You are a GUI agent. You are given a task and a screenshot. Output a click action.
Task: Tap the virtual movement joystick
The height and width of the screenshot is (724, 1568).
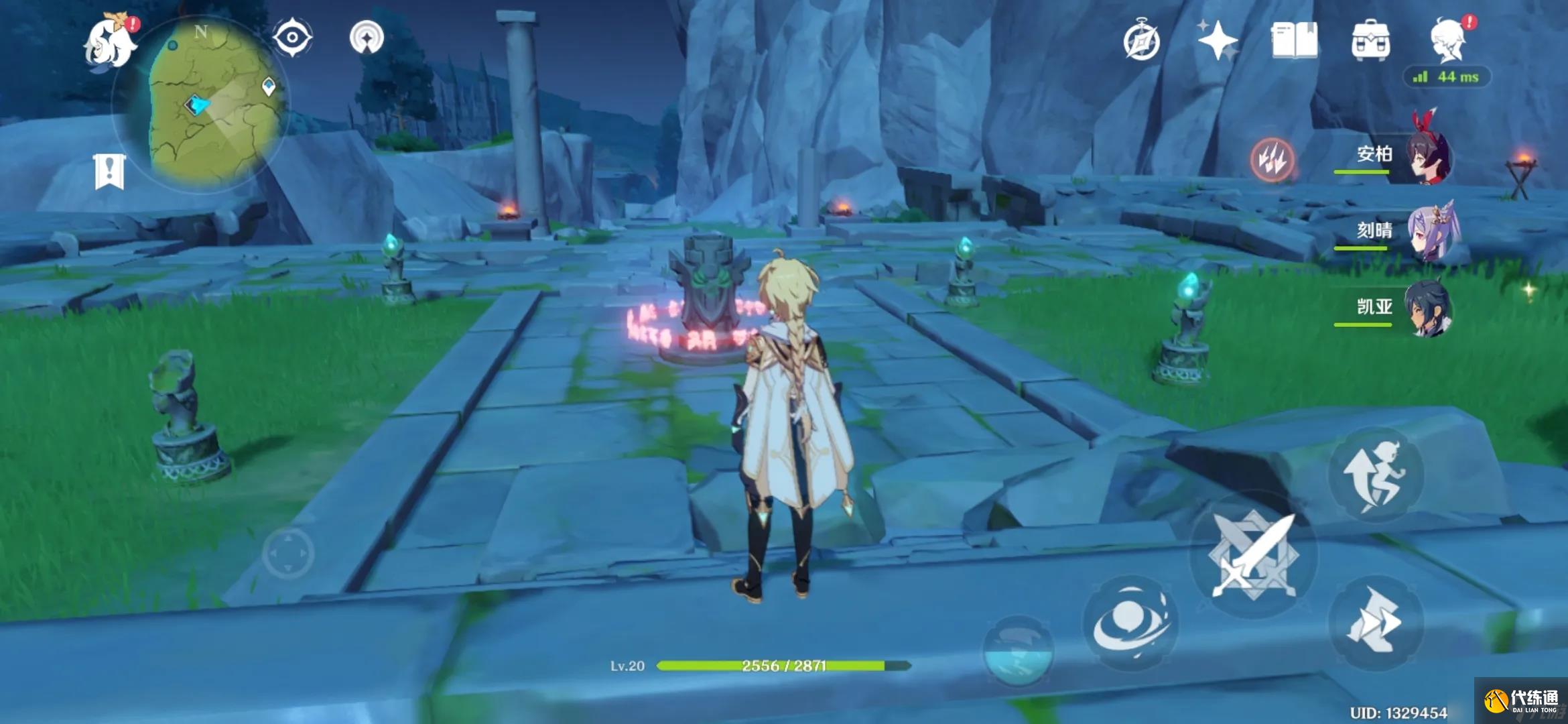pyautogui.click(x=288, y=554)
